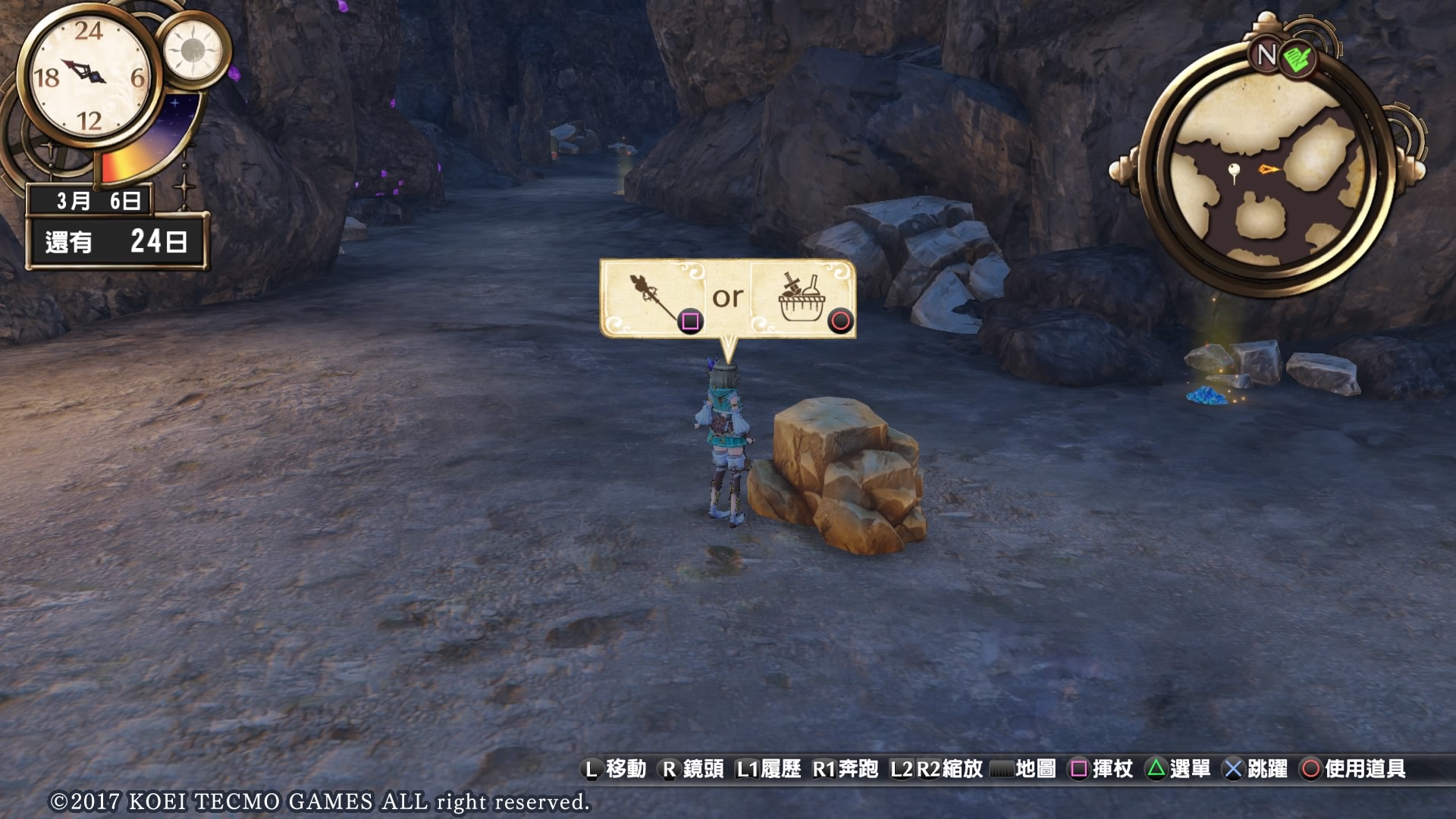Select the gathering basket option in the prompt

click(802, 298)
